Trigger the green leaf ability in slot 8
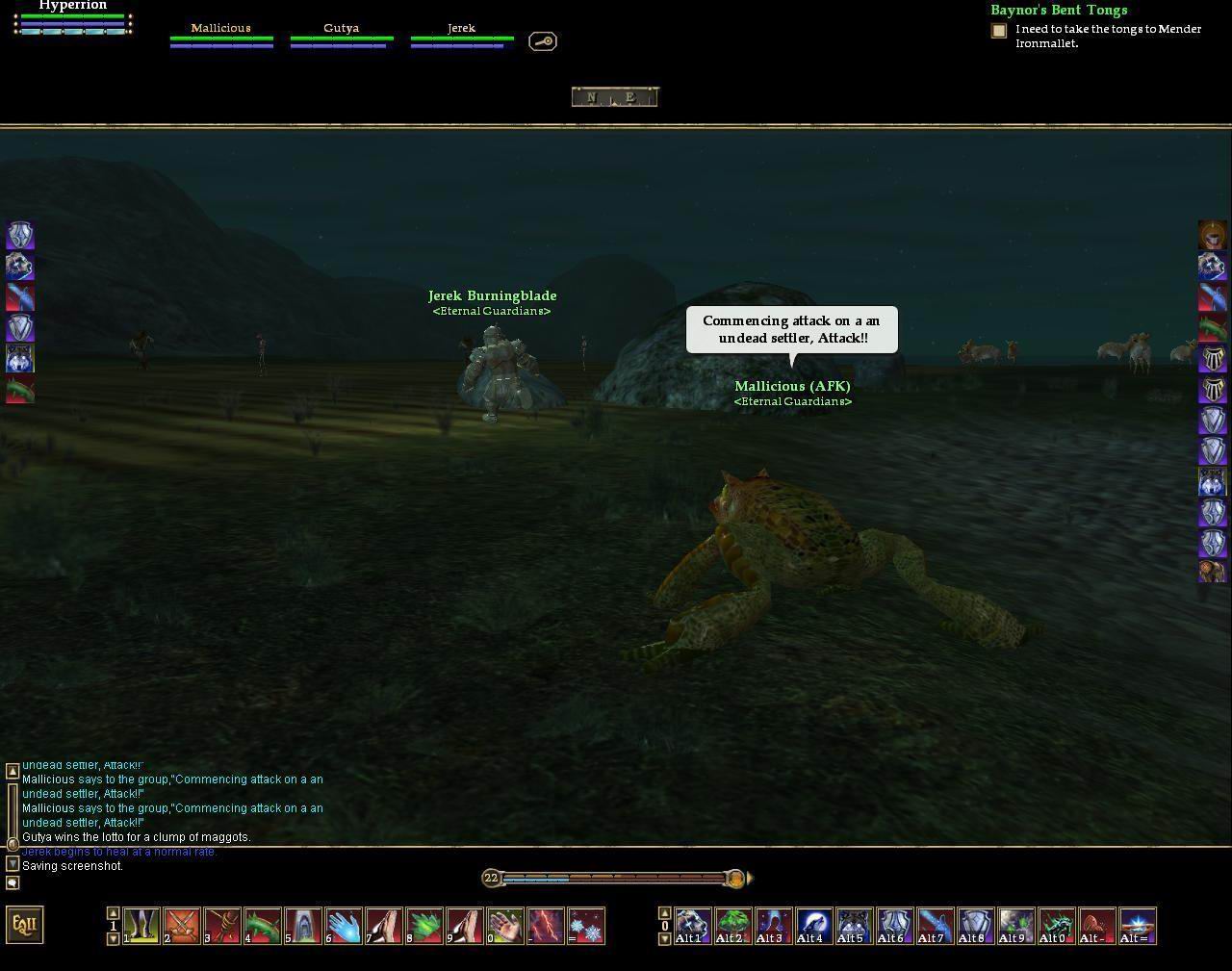This screenshot has height=971, width=1232. pyautogui.click(x=424, y=926)
